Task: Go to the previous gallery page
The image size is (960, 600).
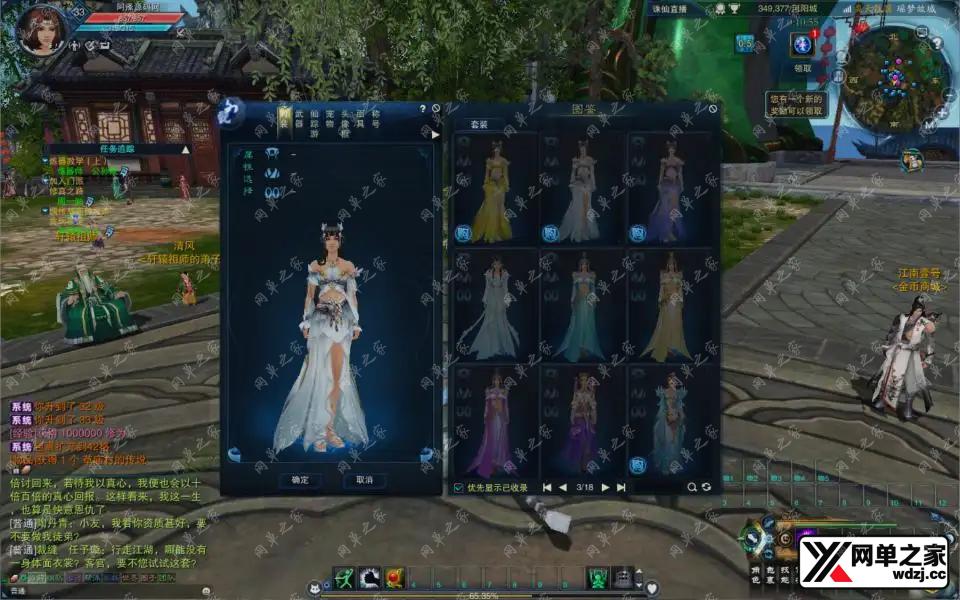Action: [563, 487]
